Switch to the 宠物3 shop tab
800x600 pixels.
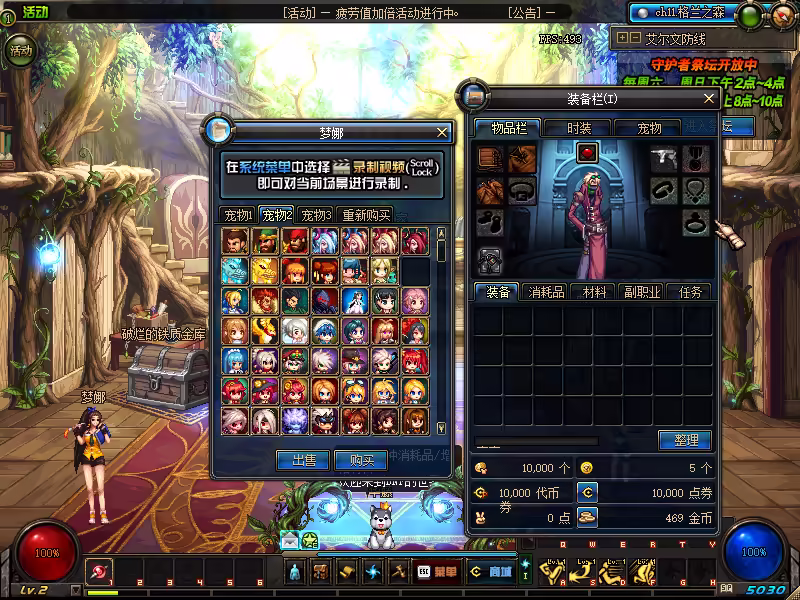[316, 215]
